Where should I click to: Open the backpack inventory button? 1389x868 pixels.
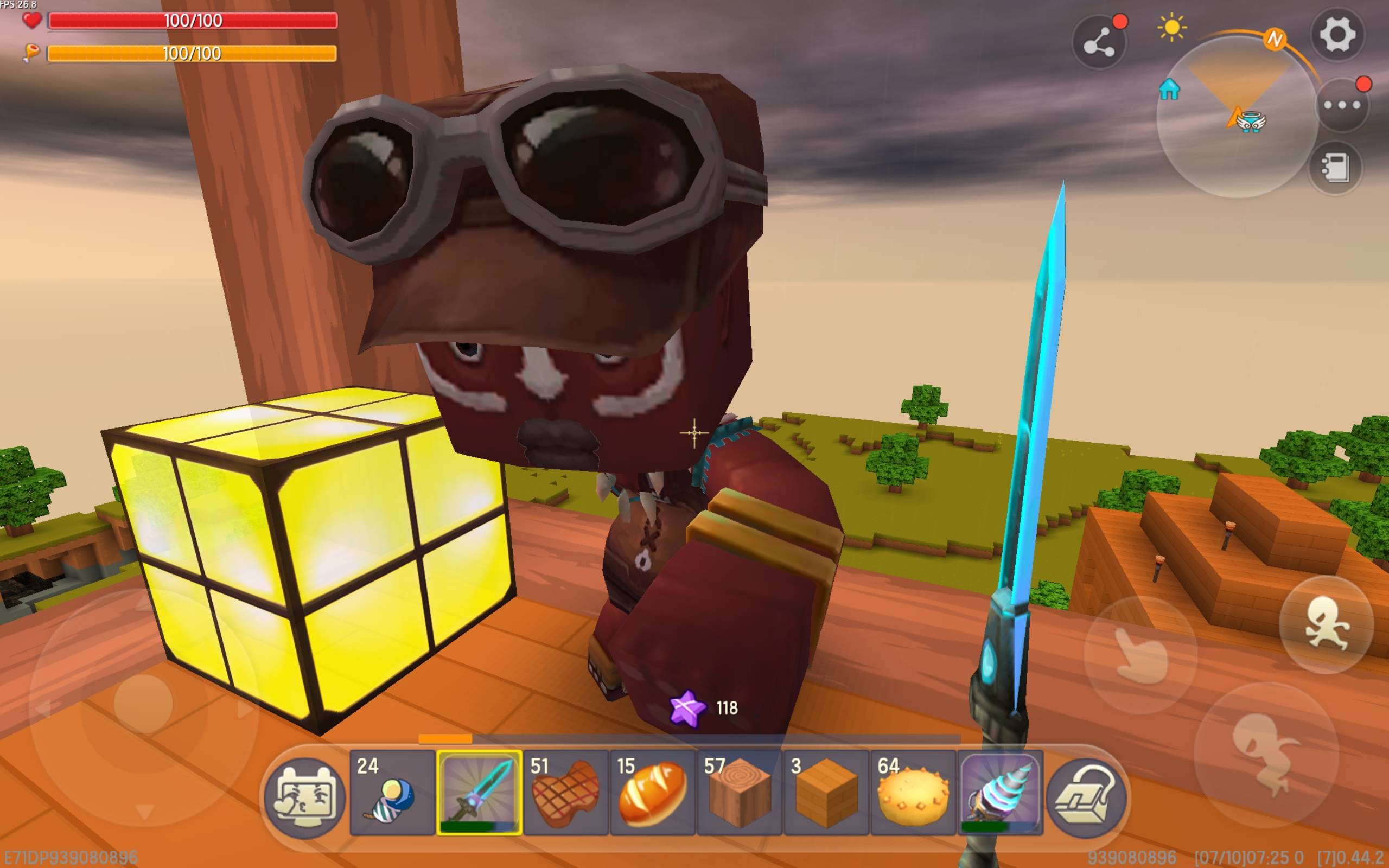tap(1086, 797)
